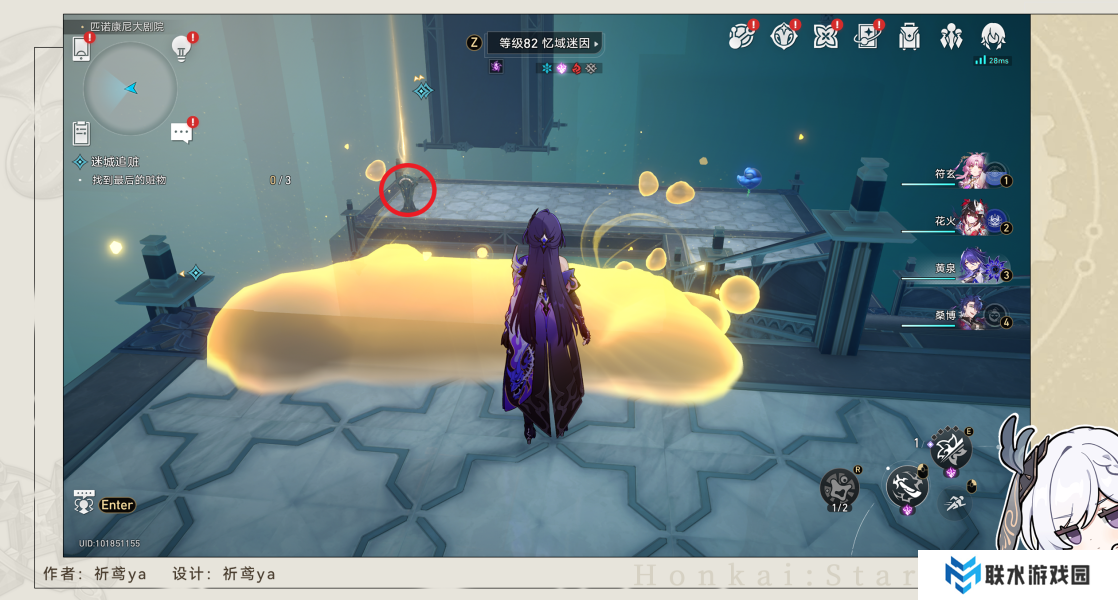The image size is (1118, 600).
Task: Open the character head profile icon
Action: (992, 38)
